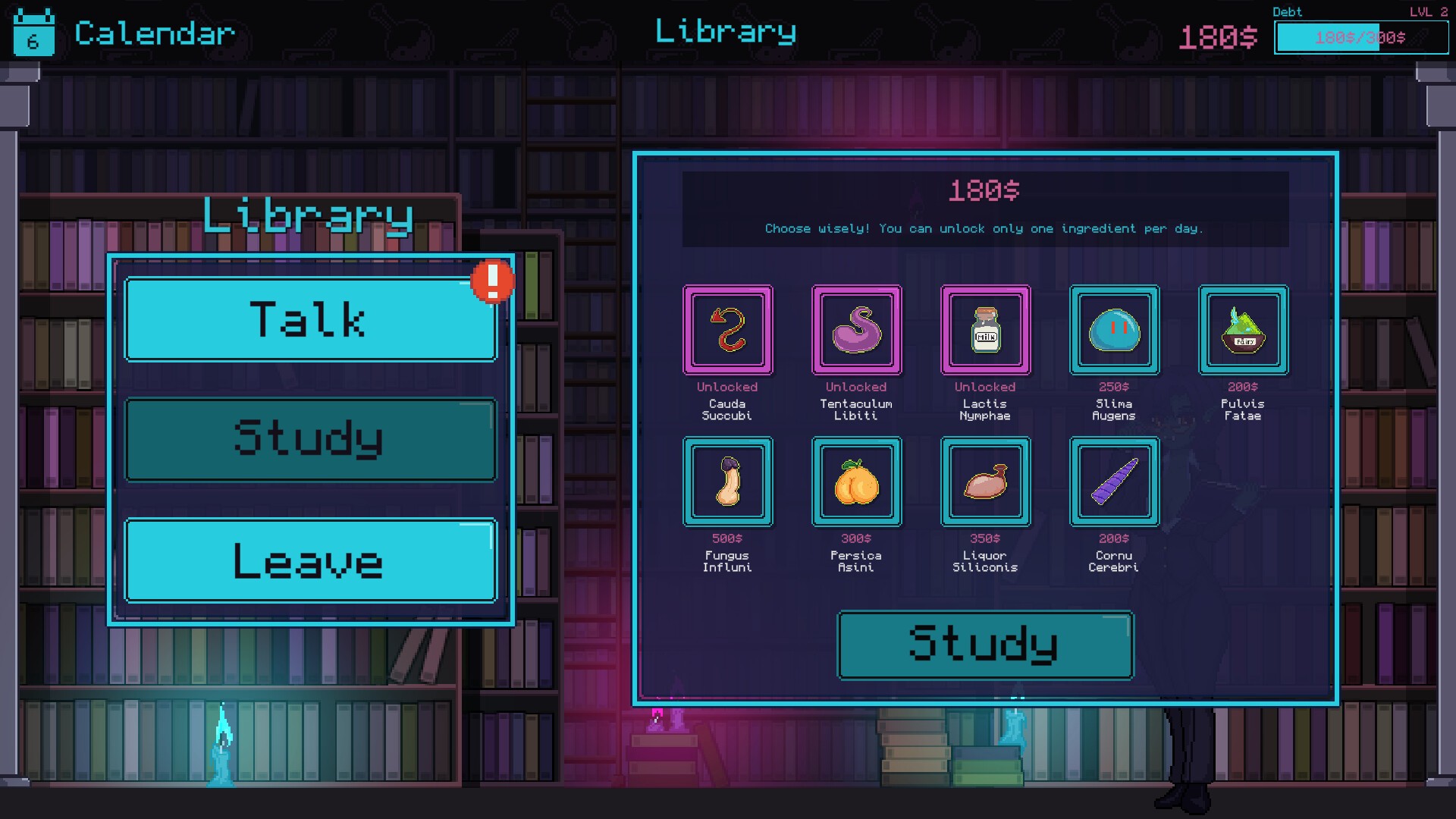Choose the Fungus Influni mushroom ingredient
The width and height of the screenshot is (1456, 819).
tap(728, 482)
